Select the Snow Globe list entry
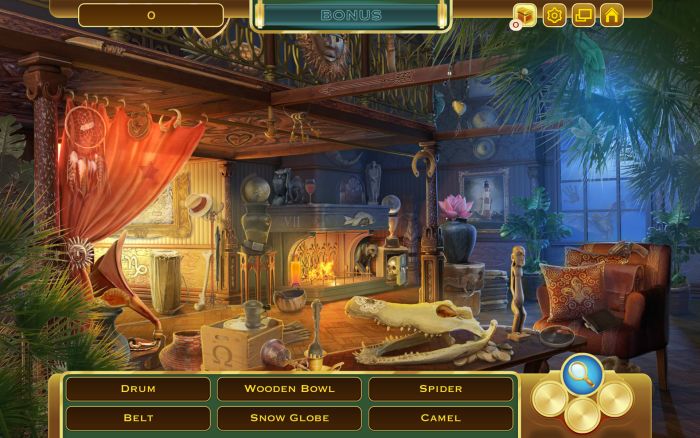 pos(289,418)
